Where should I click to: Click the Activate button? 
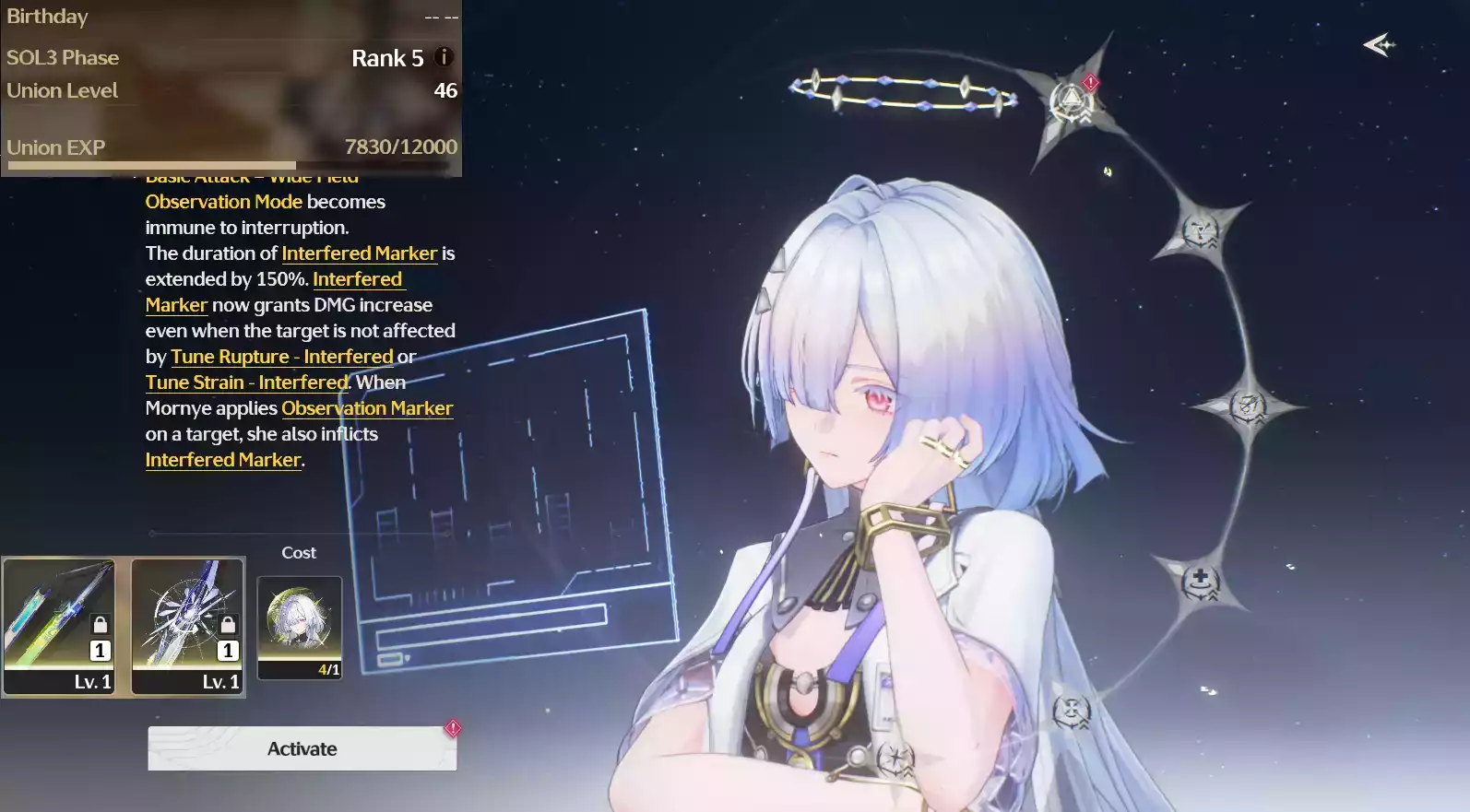[302, 748]
